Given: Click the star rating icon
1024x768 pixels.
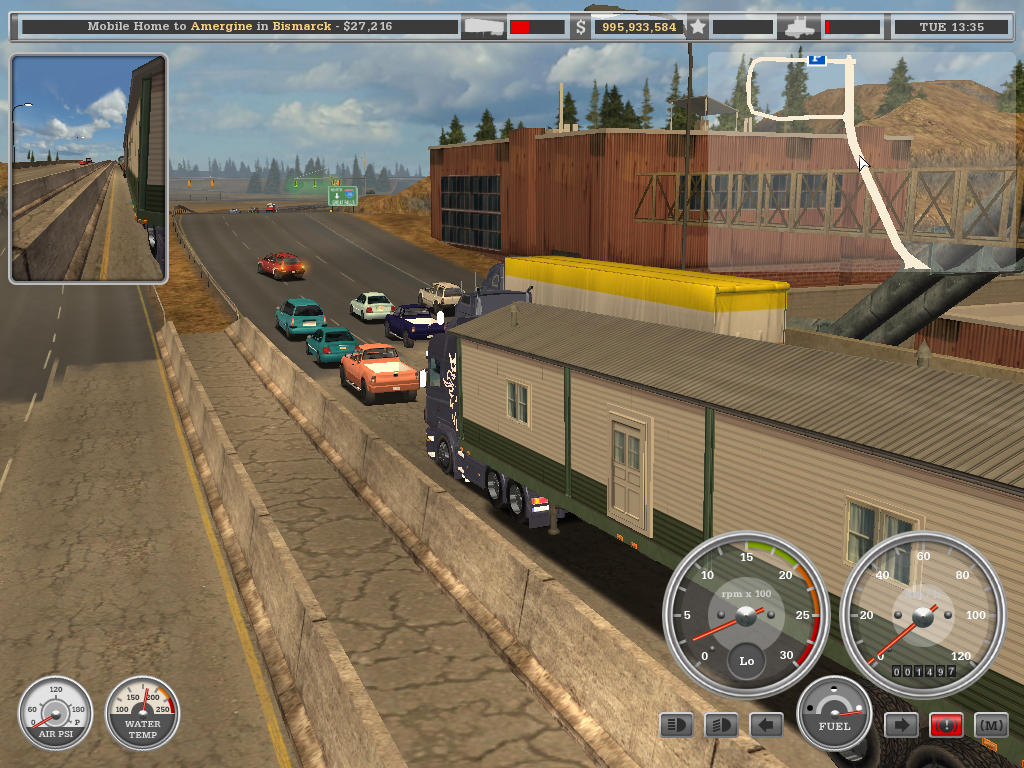Looking at the screenshot, I should click(698, 27).
